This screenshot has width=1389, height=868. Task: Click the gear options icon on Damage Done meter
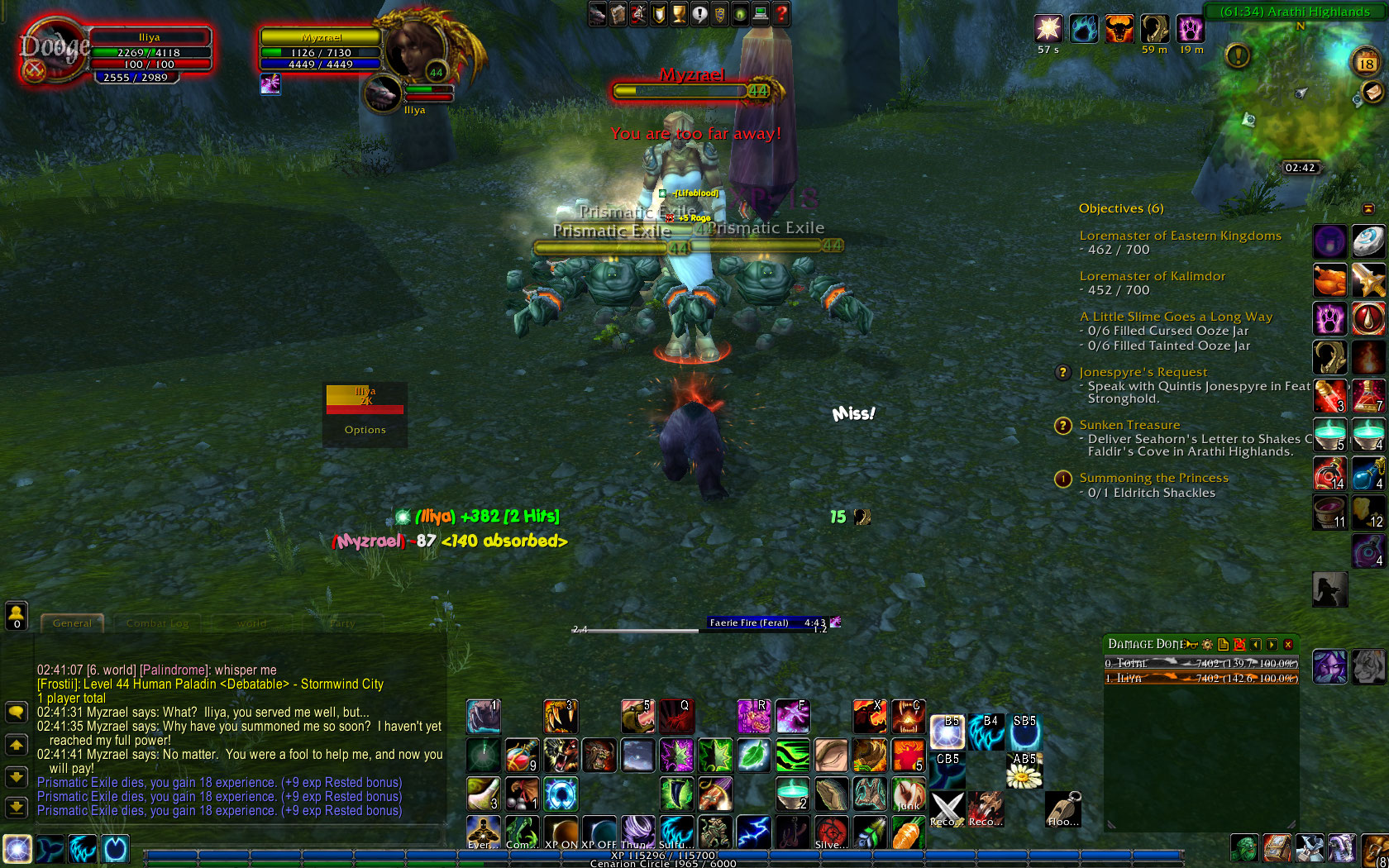point(1207,645)
